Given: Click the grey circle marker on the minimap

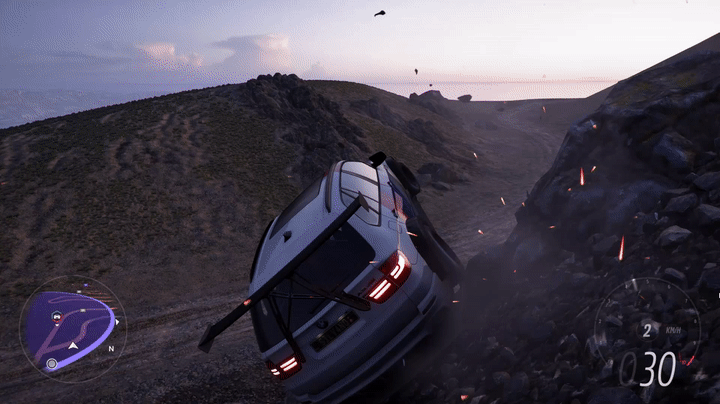Looking at the screenshot, I should pos(52,363).
